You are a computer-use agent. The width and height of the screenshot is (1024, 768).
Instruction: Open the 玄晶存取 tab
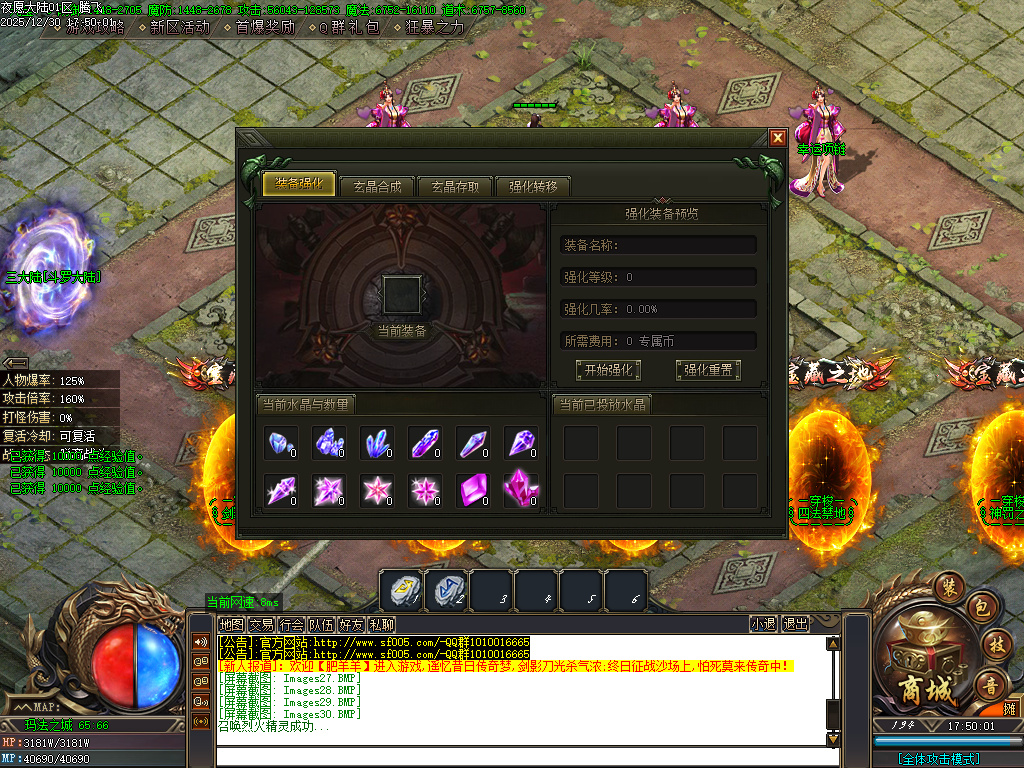coord(455,186)
